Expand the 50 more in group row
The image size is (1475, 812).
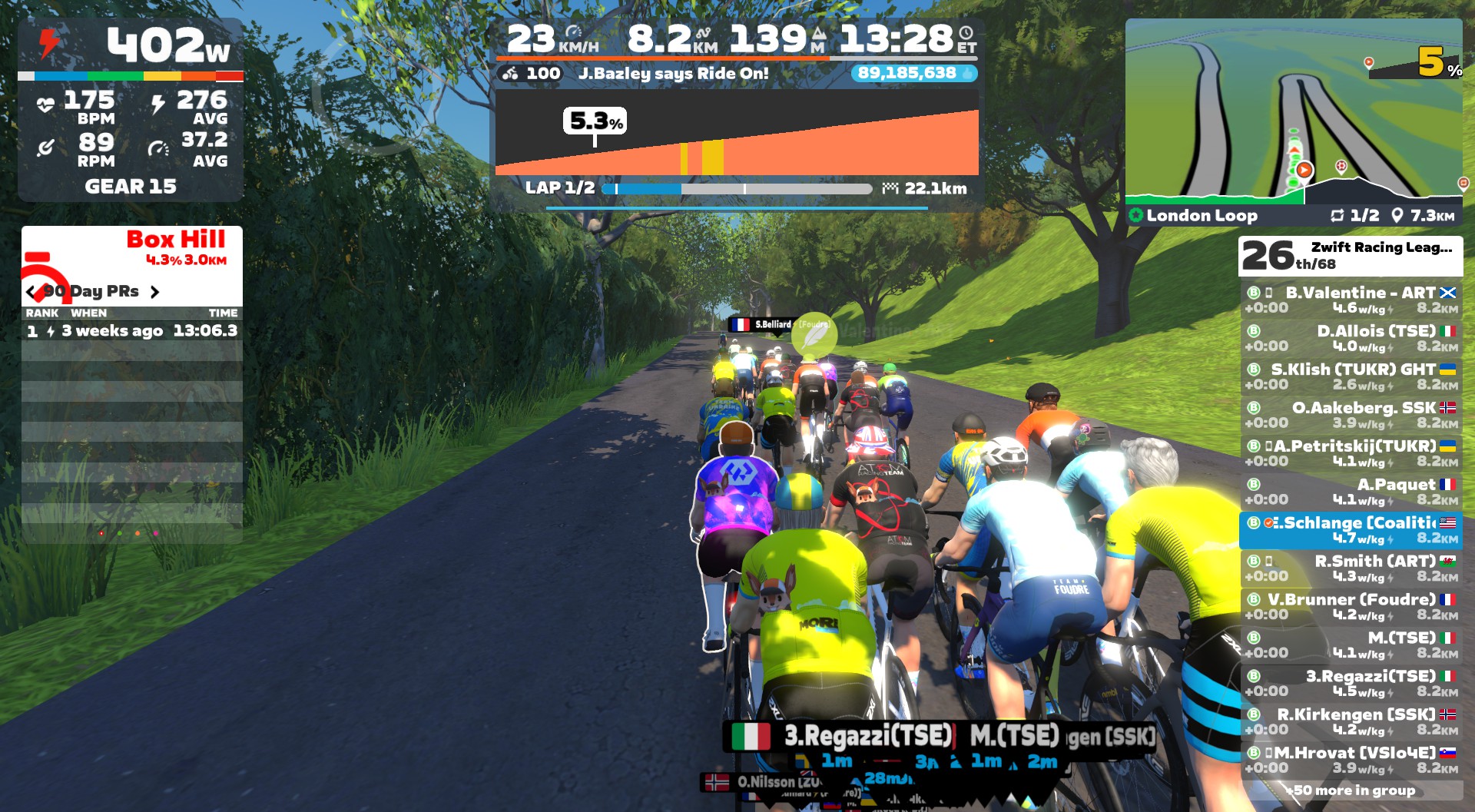(x=1351, y=790)
